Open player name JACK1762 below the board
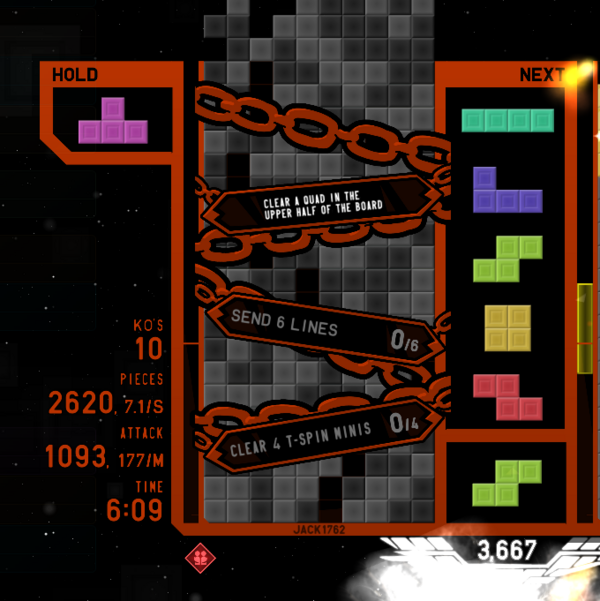 (x=322, y=529)
